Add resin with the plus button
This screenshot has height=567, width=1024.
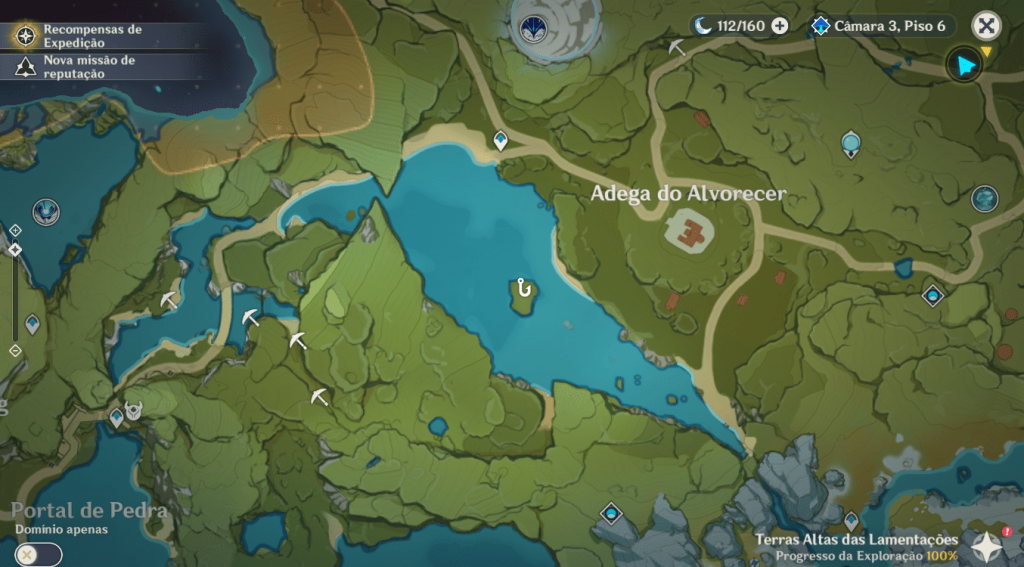click(780, 26)
